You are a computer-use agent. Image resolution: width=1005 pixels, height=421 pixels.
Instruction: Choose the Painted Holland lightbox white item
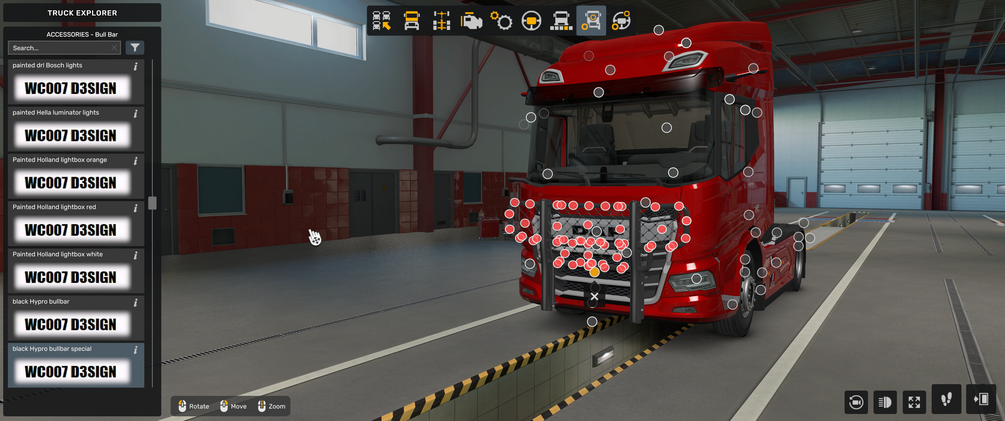(x=70, y=277)
